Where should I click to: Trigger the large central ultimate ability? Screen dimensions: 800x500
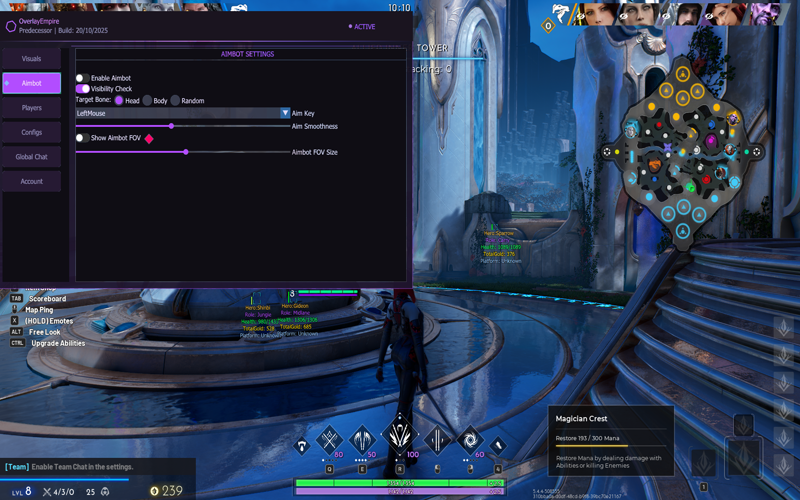tap(399, 436)
